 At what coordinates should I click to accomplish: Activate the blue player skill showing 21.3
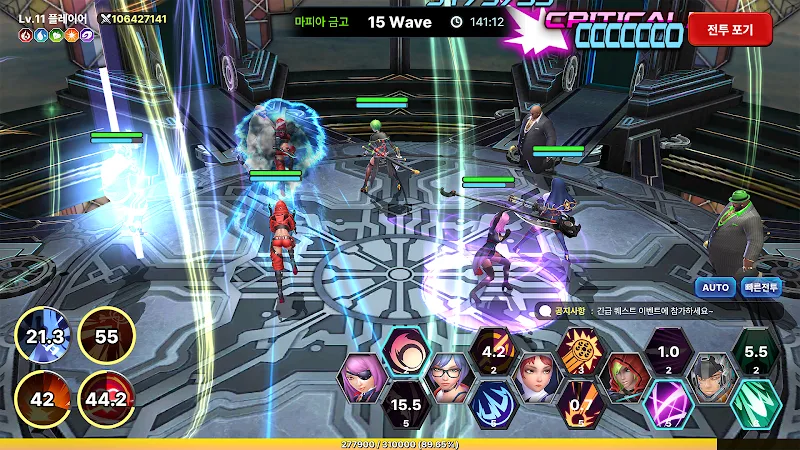[43, 337]
